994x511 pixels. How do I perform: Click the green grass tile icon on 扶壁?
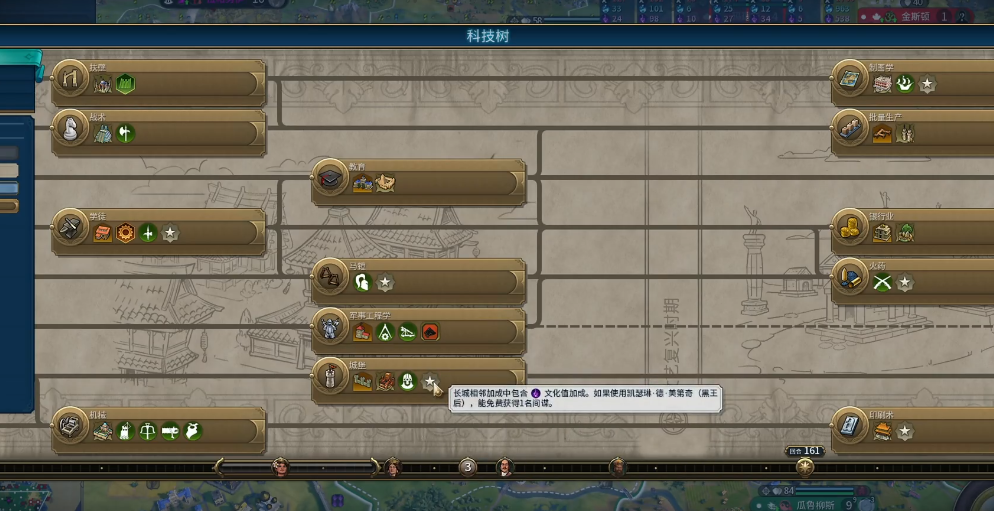[x=126, y=85]
